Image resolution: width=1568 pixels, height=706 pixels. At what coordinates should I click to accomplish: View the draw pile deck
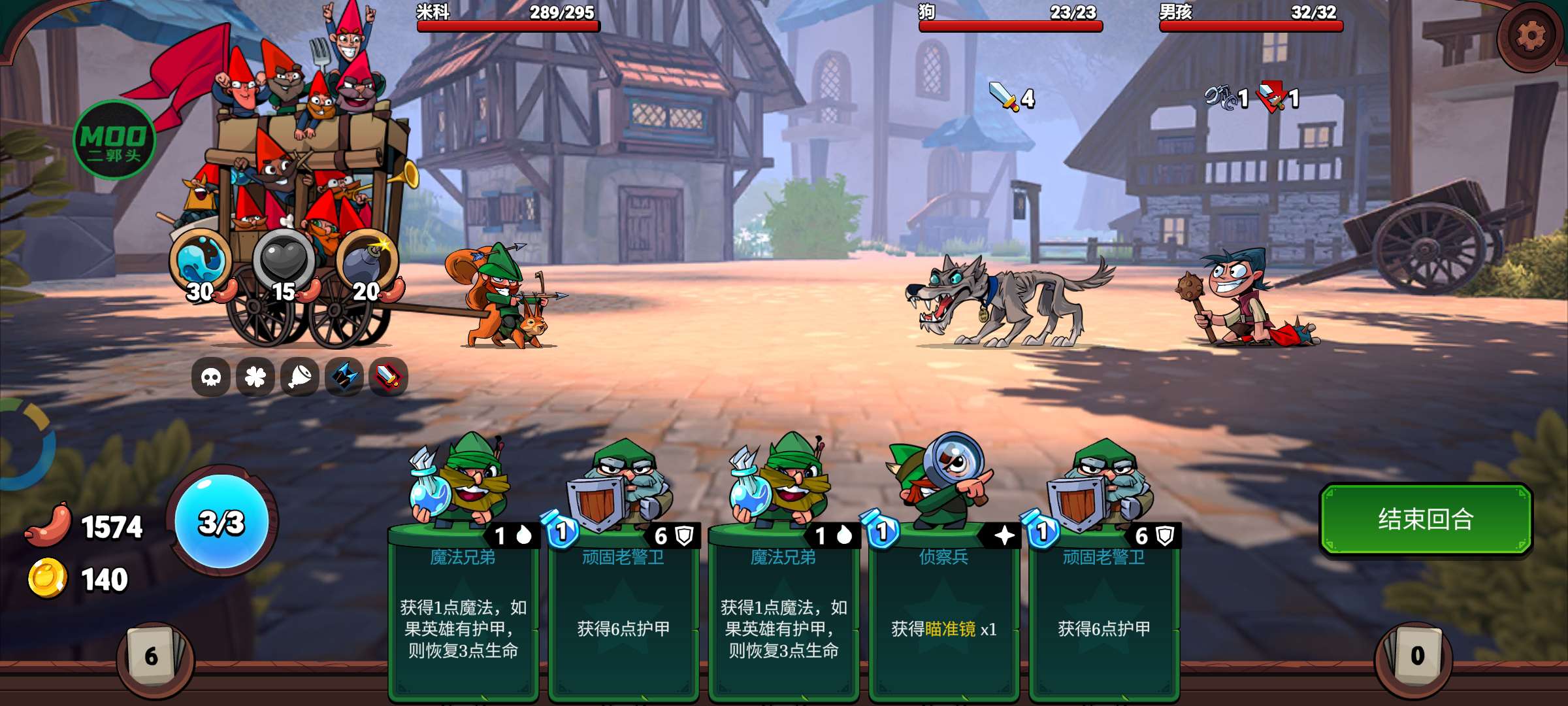click(x=152, y=656)
